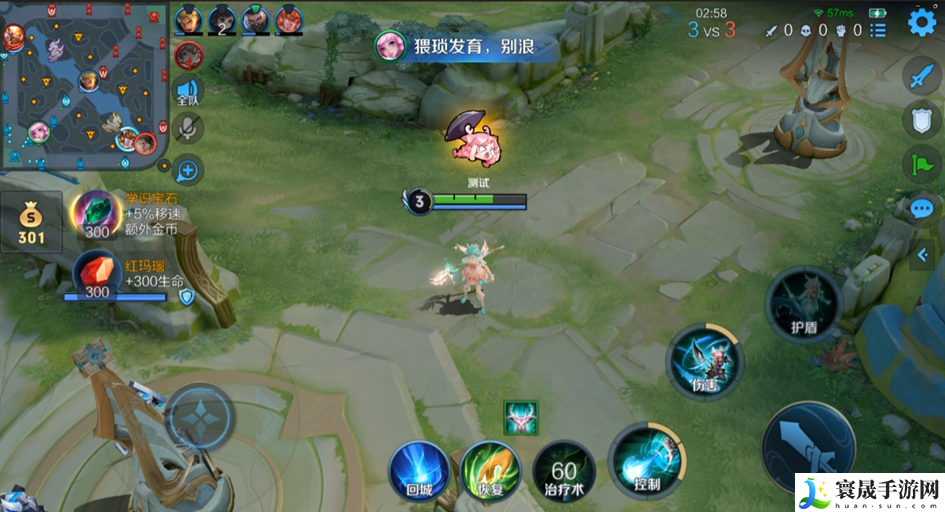
Task: Buy the recommended 红玛瑙 item
Action: click(x=96, y=273)
